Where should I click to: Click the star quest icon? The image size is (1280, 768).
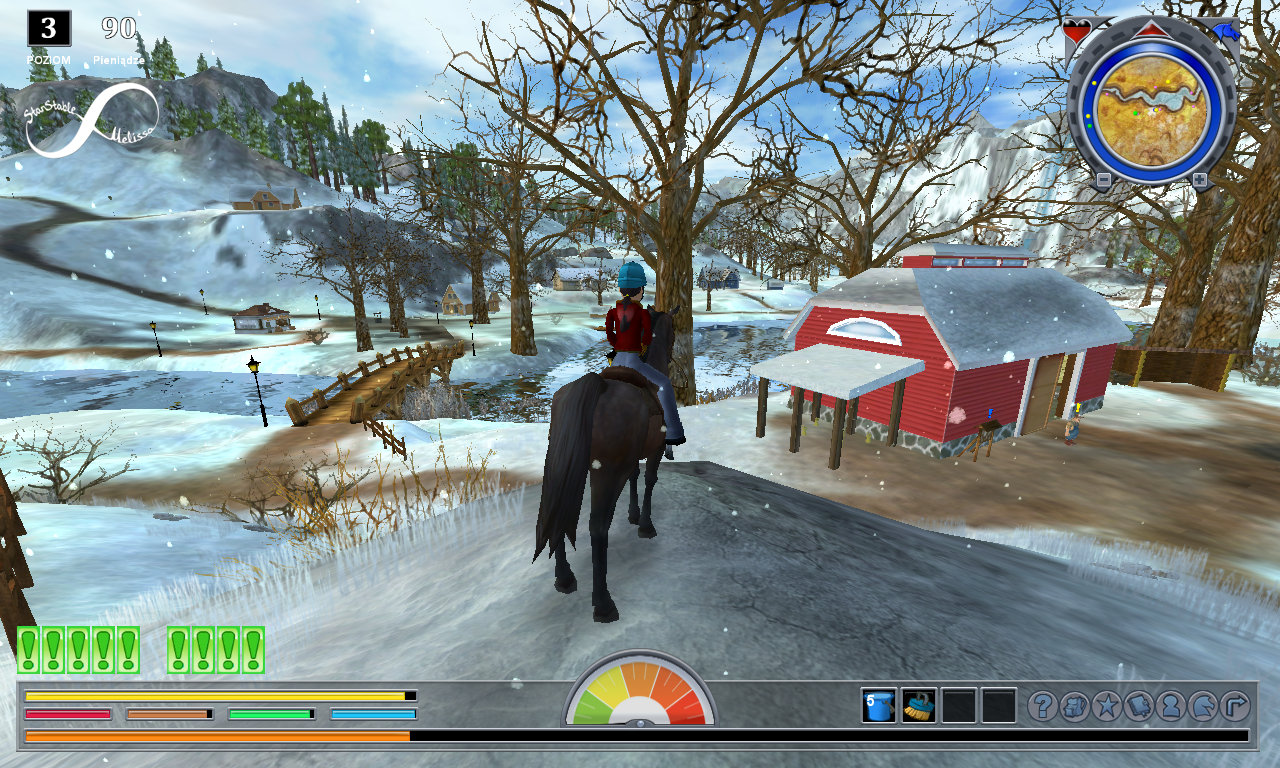coord(1105,704)
